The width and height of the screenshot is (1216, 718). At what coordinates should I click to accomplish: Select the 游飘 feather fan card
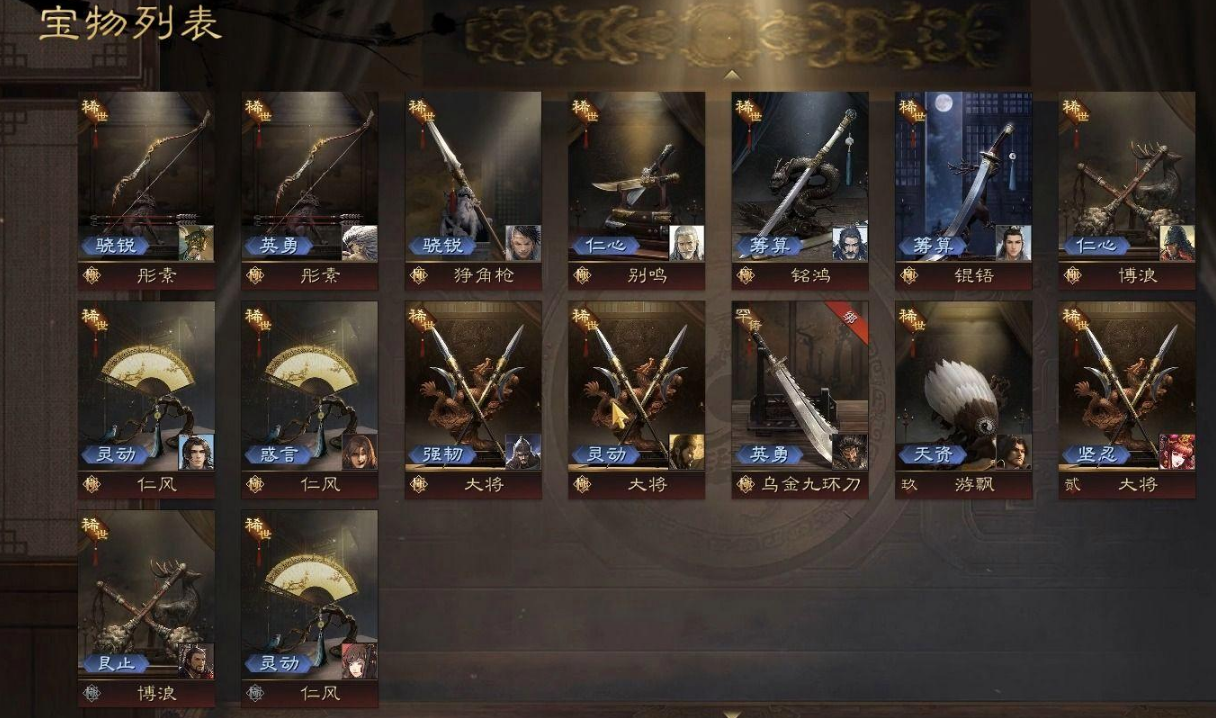[963, 390]
